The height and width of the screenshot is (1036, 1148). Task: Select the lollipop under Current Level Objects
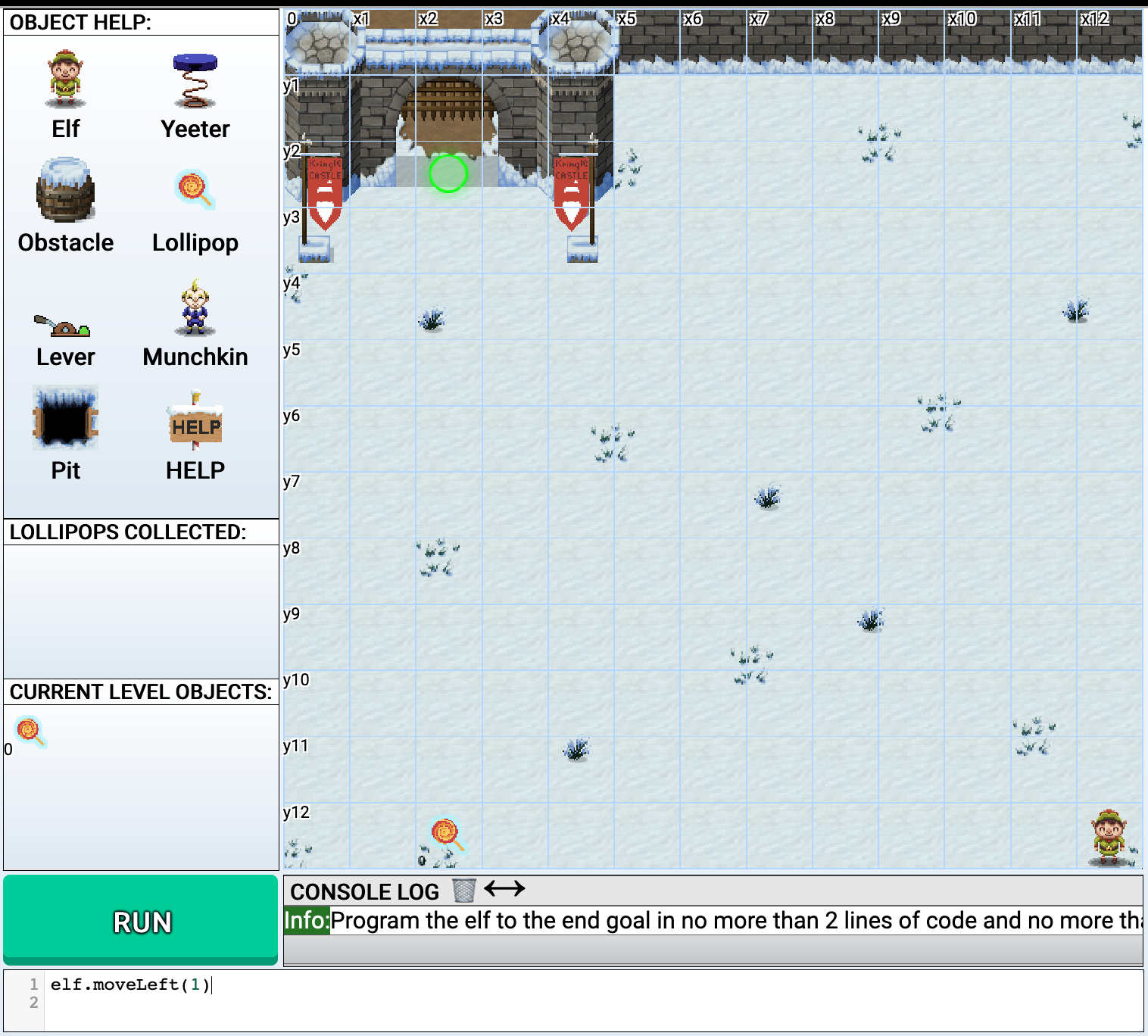point(30,732)
